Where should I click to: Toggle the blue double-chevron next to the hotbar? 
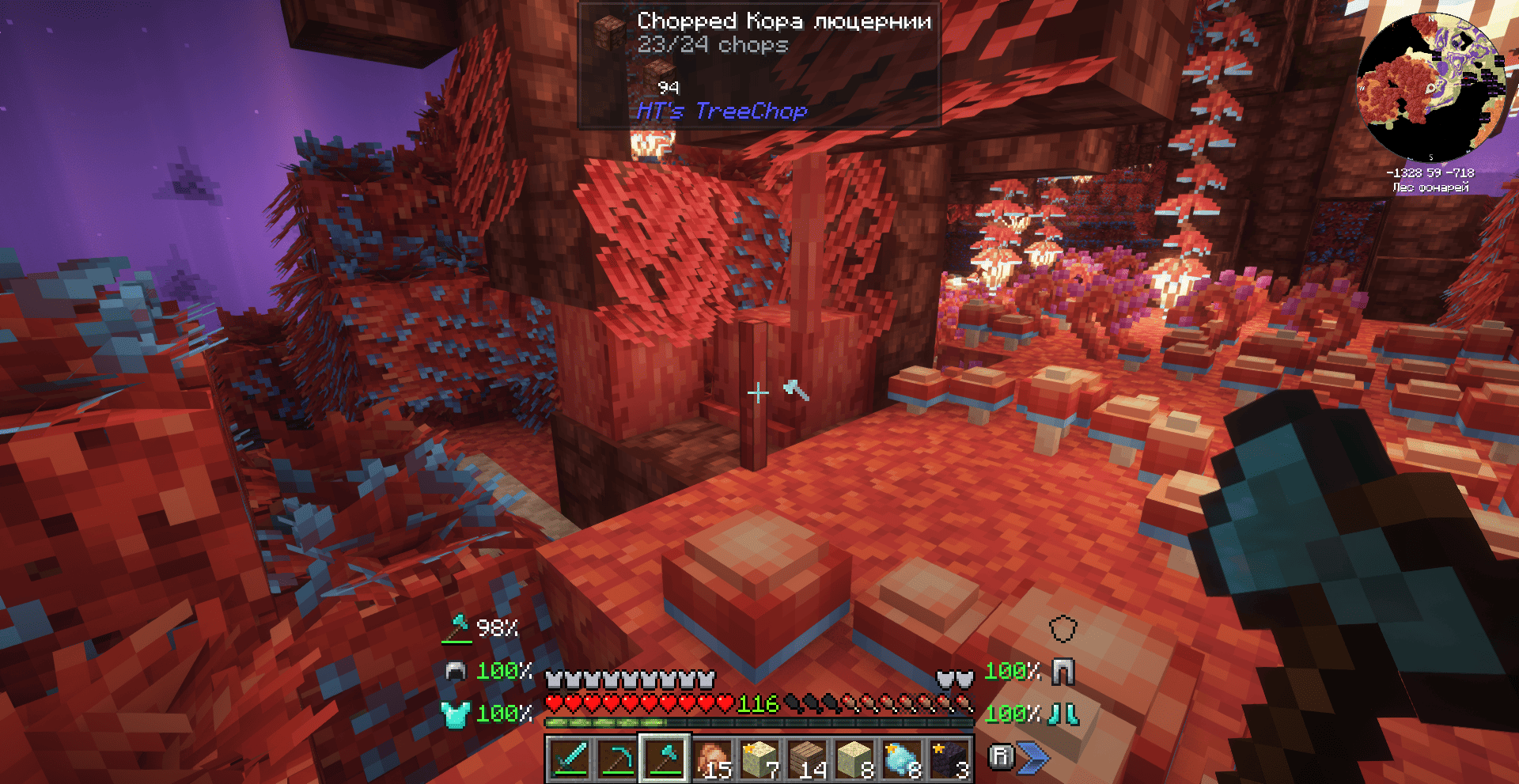pyautogui.click(x=1032, y=756)
